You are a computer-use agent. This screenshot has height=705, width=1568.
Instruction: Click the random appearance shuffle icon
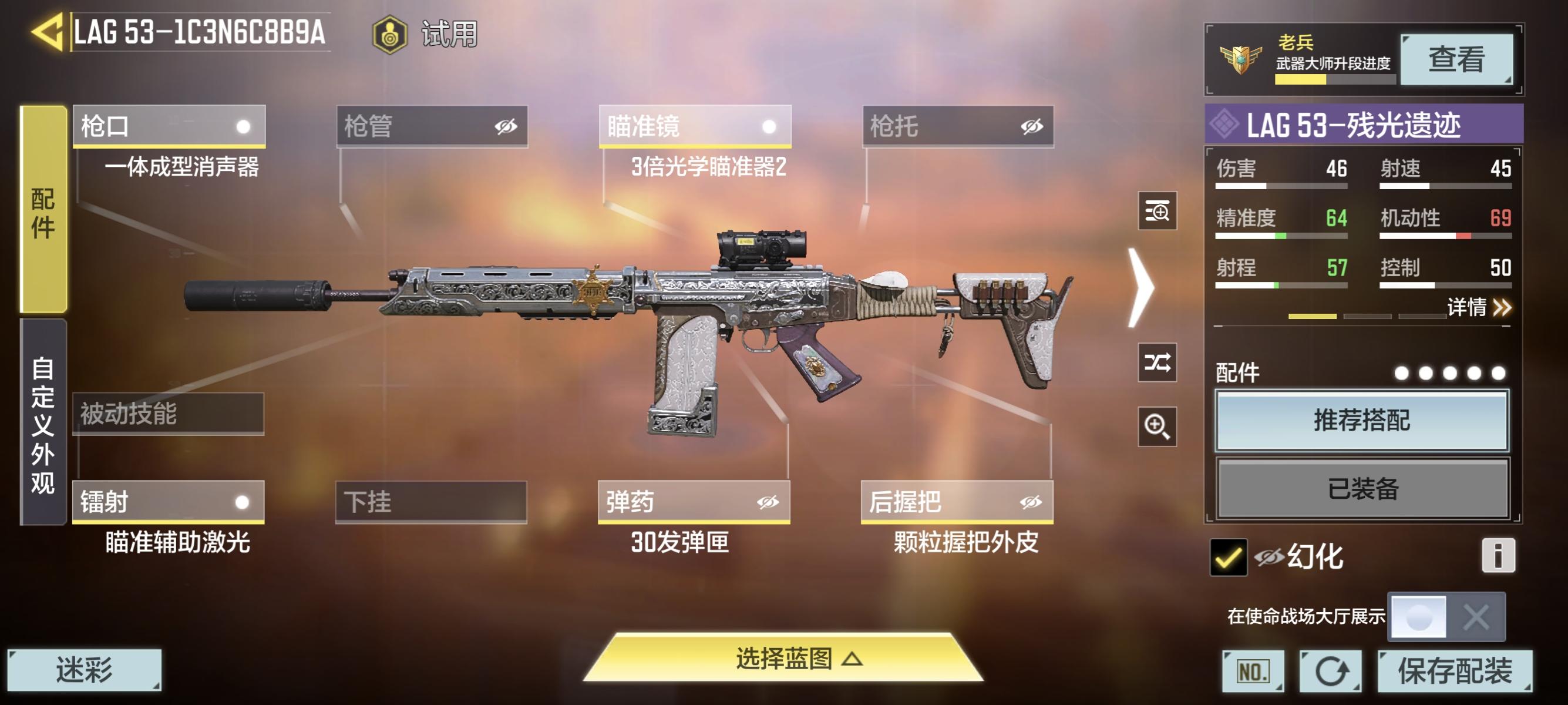pyautogui.click(x=1158, y=364)
